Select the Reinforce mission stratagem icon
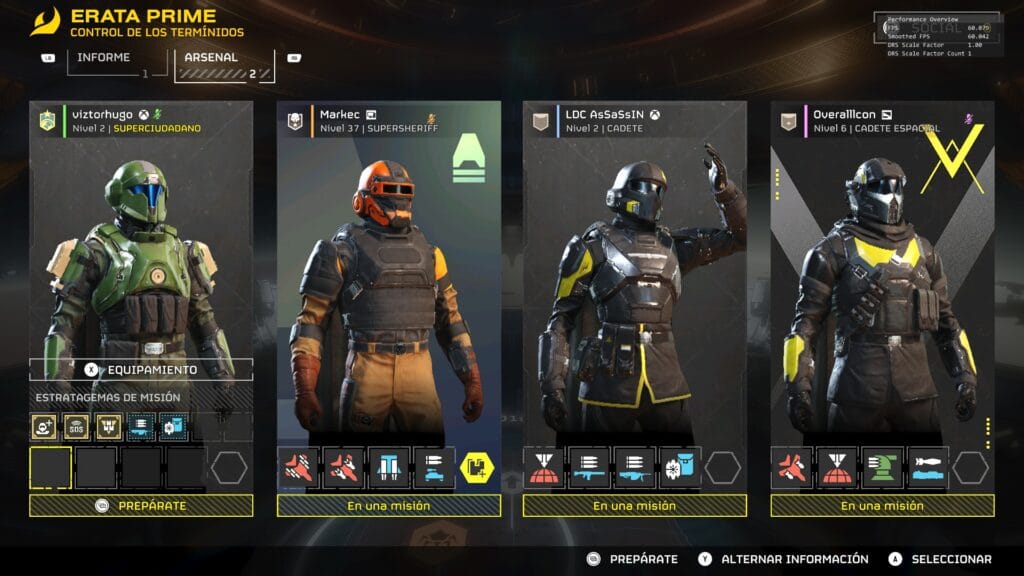1024x576 pixels. click(45, 426)
